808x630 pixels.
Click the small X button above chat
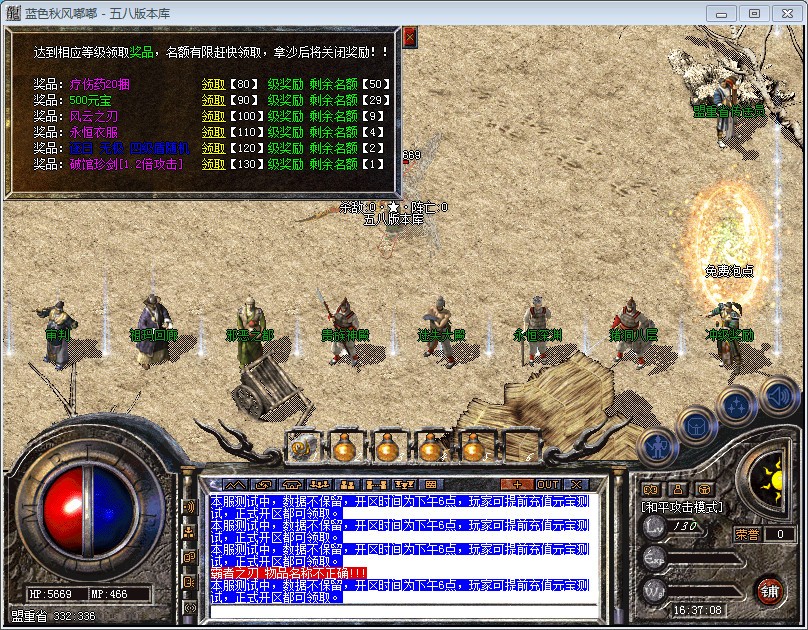575,485
